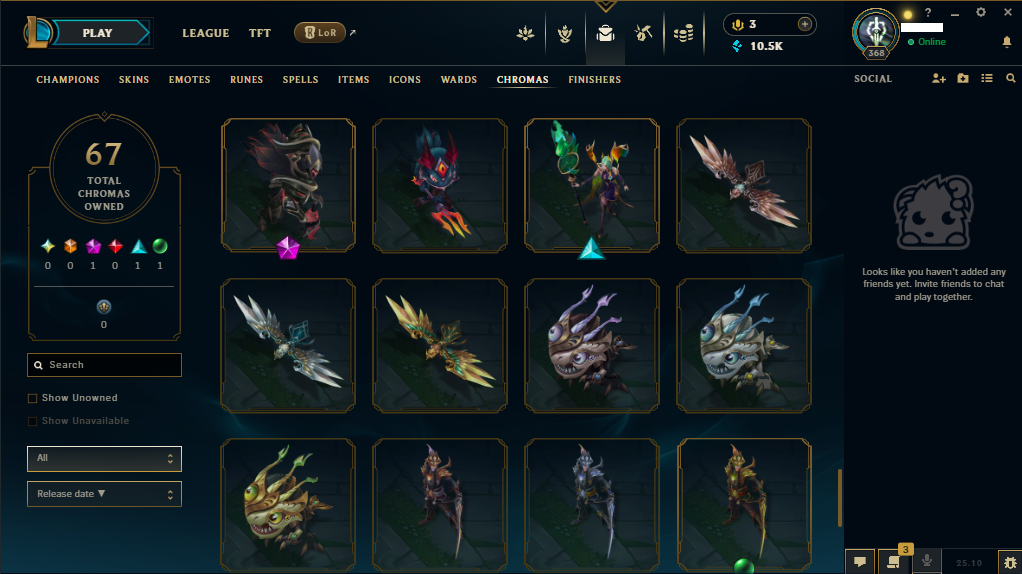This screenshot has width=1022, height=574.
Task: Select the green staff champion chroma tile
Action: pyautogui.click(x=592, y=184)
